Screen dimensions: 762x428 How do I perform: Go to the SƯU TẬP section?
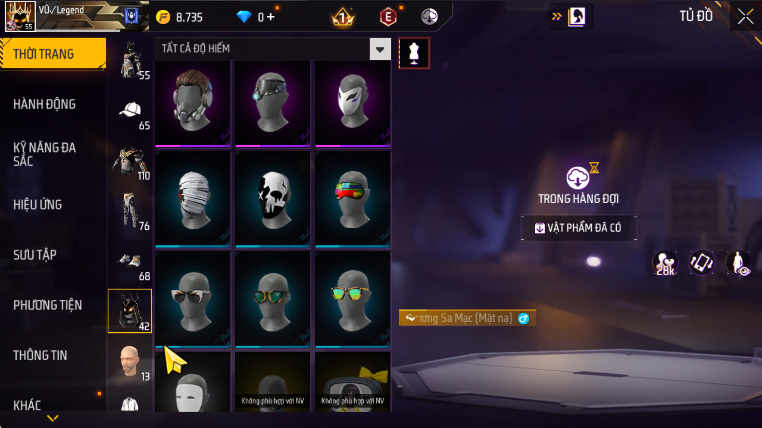pyautogui.click(x=35, y=254)
